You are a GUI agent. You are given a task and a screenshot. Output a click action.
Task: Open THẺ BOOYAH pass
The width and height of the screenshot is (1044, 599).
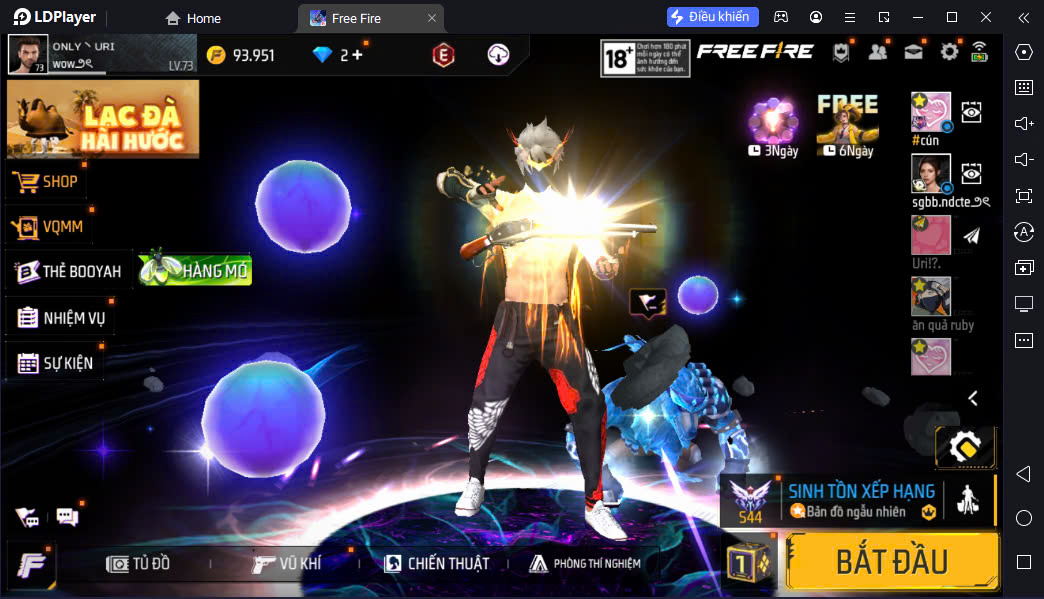tap(68, 271)
